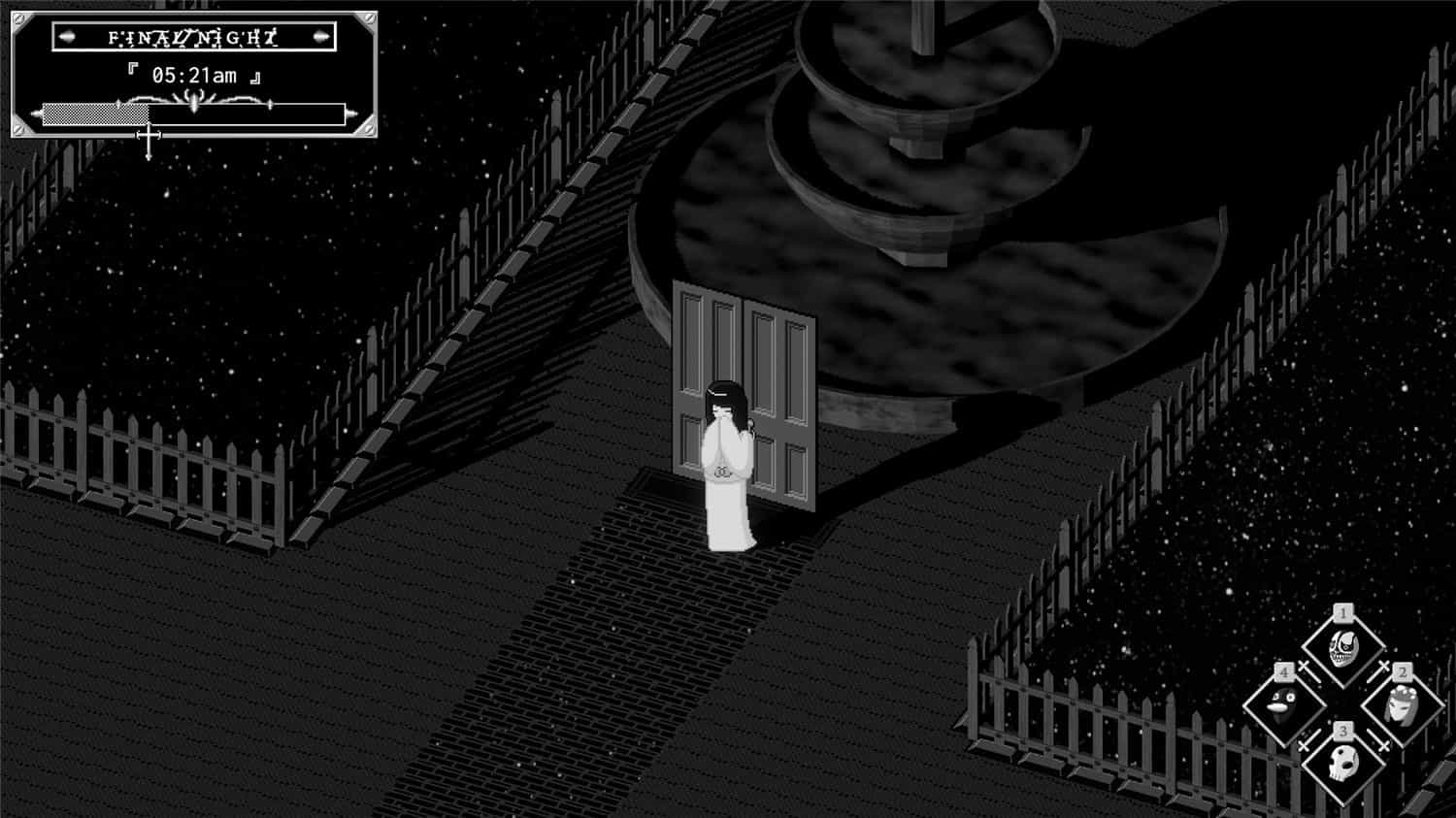1456x818 pixels.
Task: Click the right arrow beside the FINAL NIGHT title
Action: coord(319,37)
